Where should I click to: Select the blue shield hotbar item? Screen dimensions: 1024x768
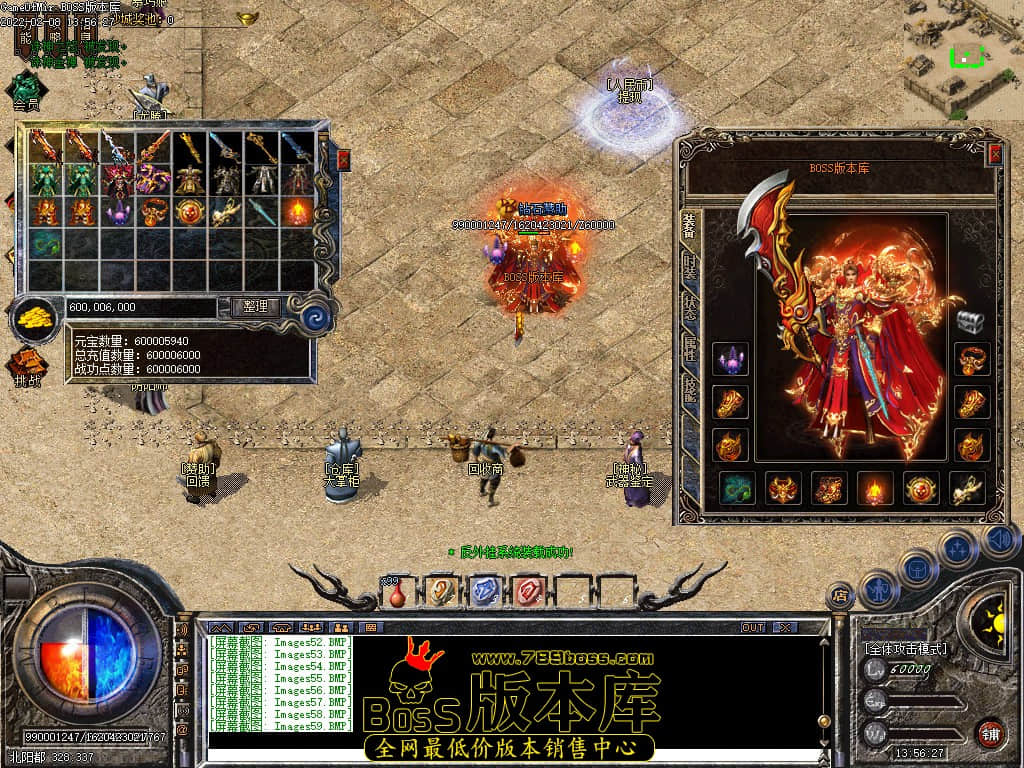tap(484, 592)
